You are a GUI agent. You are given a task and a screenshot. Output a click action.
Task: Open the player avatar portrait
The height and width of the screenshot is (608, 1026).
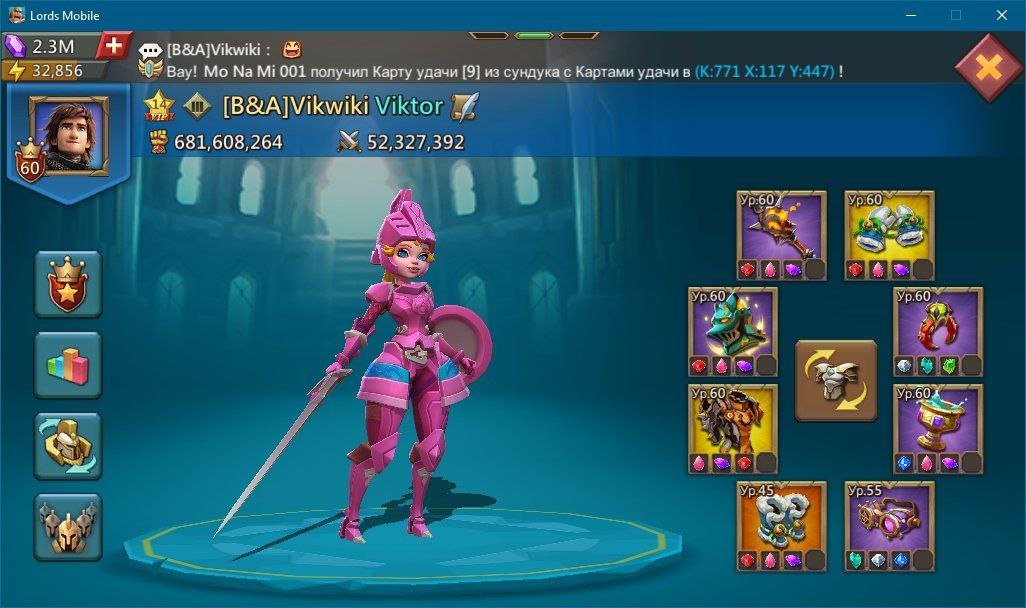[69, 137]
